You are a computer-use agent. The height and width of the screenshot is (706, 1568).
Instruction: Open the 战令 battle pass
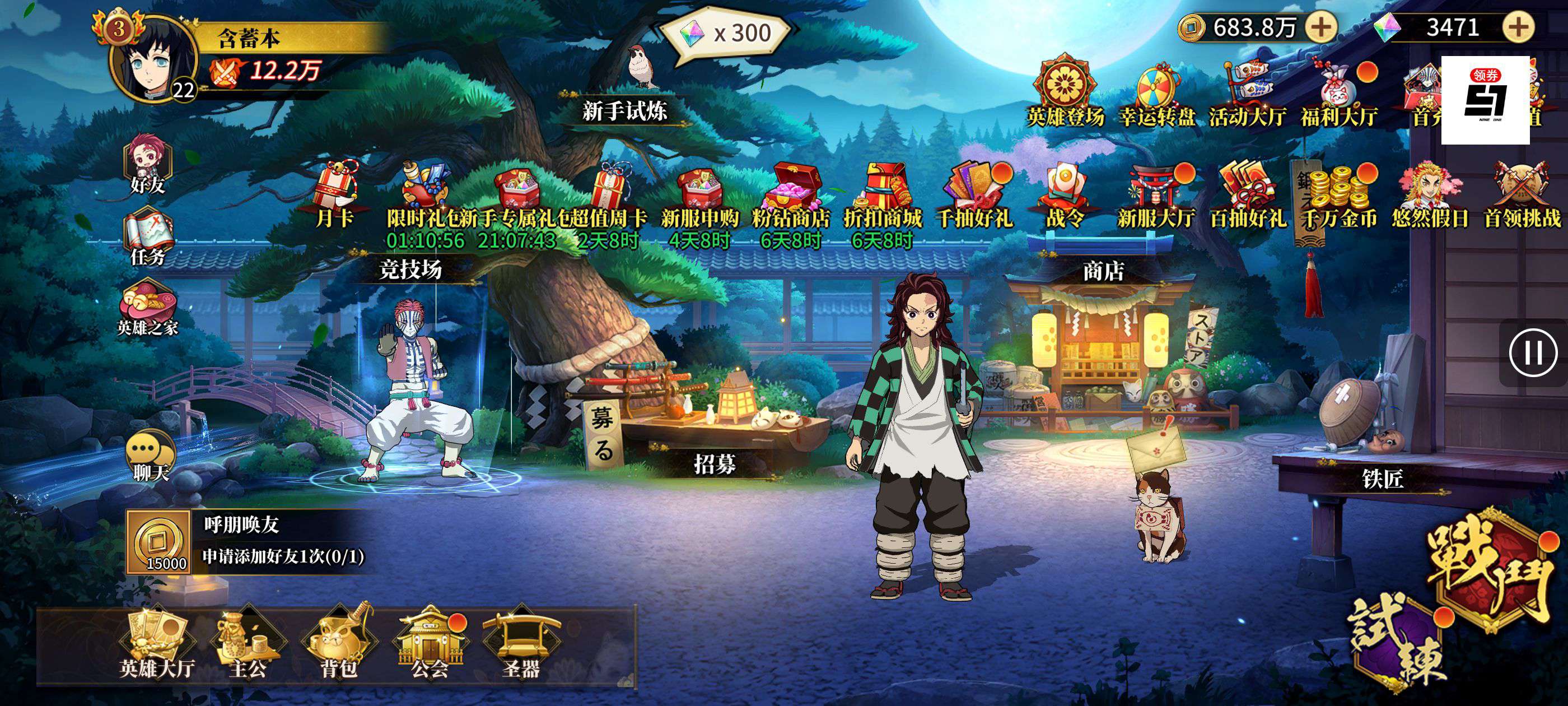(1065, 195)
